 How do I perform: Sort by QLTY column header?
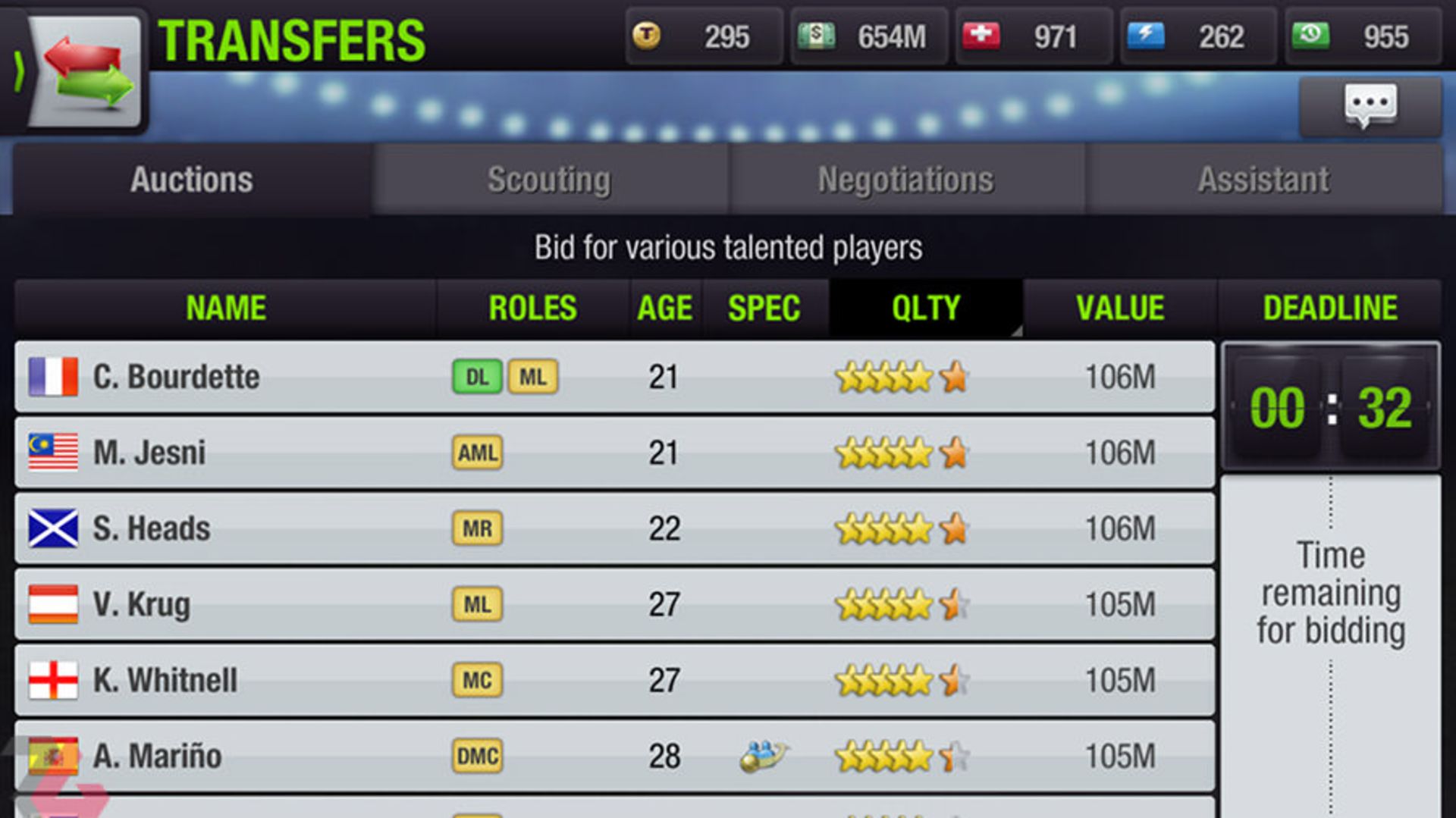coord(925,309)
